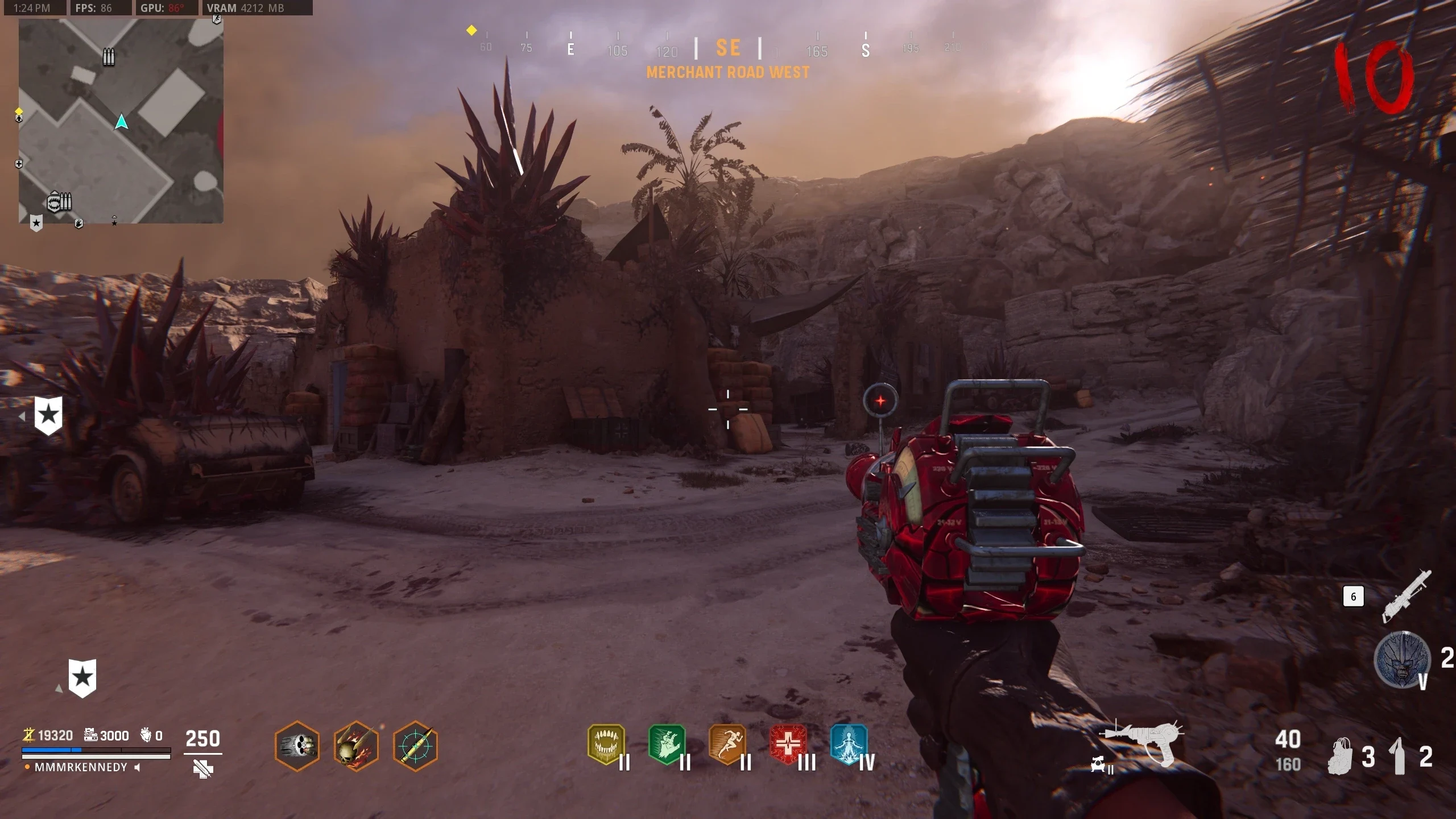Image resolution: width=1456 pixels, height=819 pixels.
Task: Click the FPS counter in the performance overlay
Action: click(x=94, y=8)
